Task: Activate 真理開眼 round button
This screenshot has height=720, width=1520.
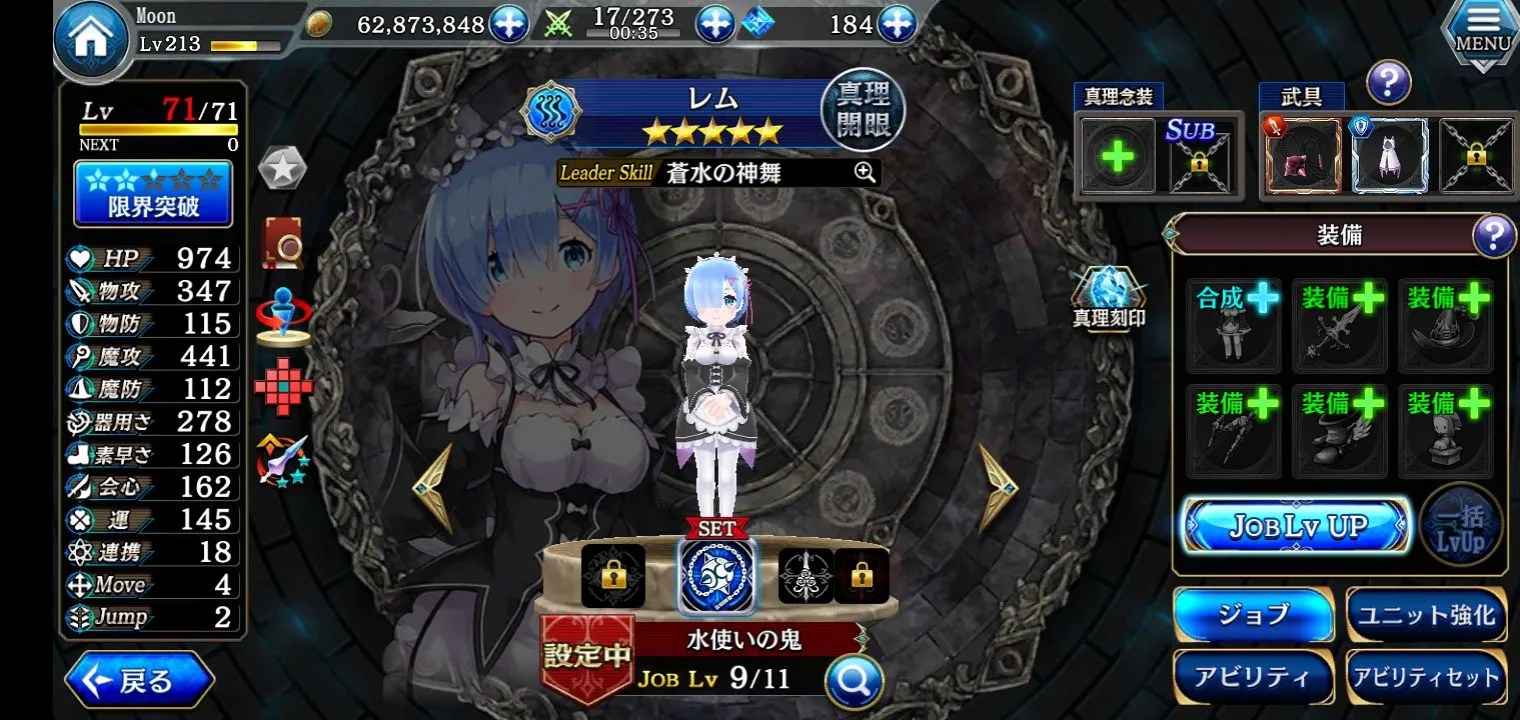Action: tap(862, 110)
